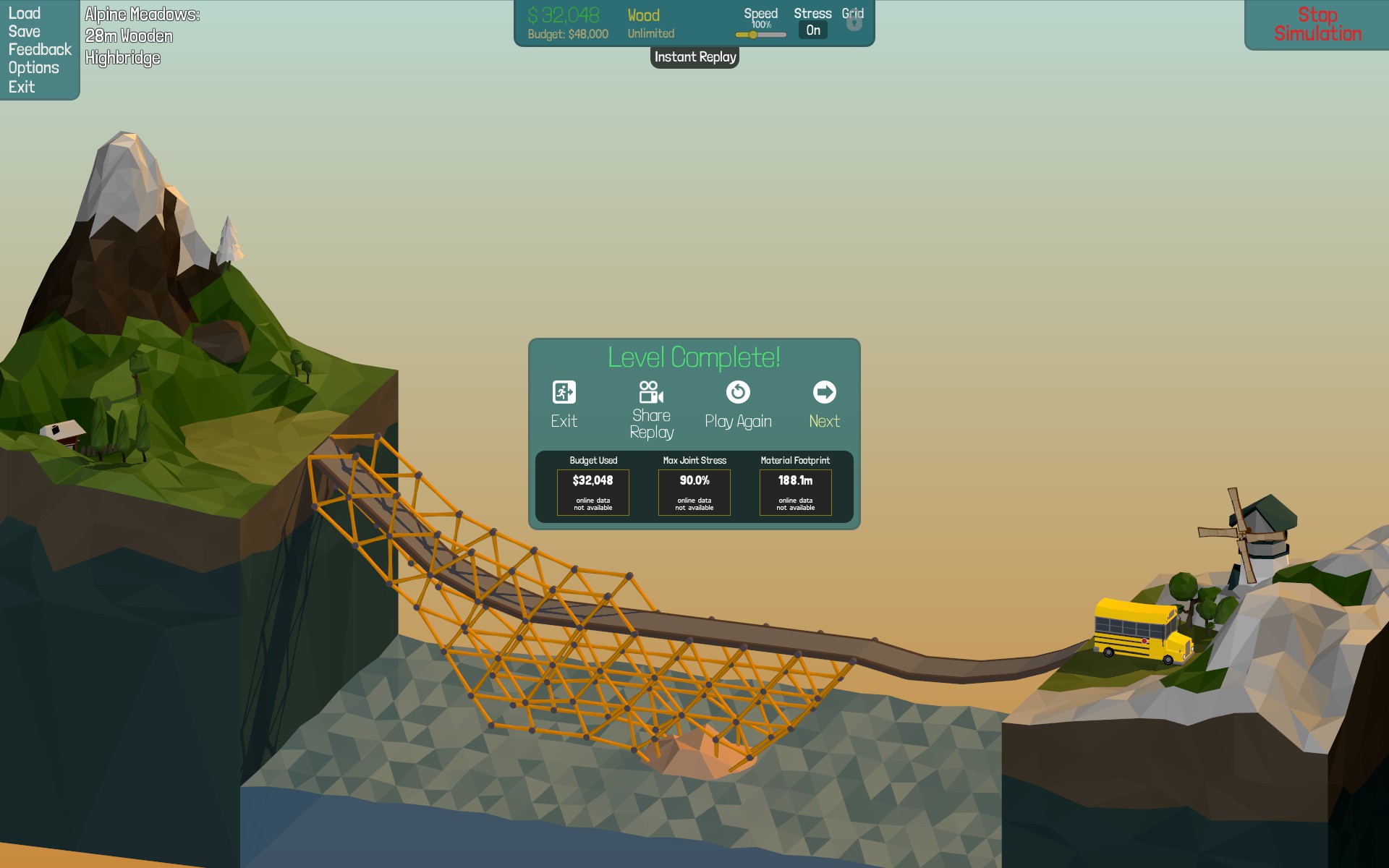Toggle the Stress display On button
Image resolution: width=1389 pixels, height=868 pixels.
click(x=813, y=30)
